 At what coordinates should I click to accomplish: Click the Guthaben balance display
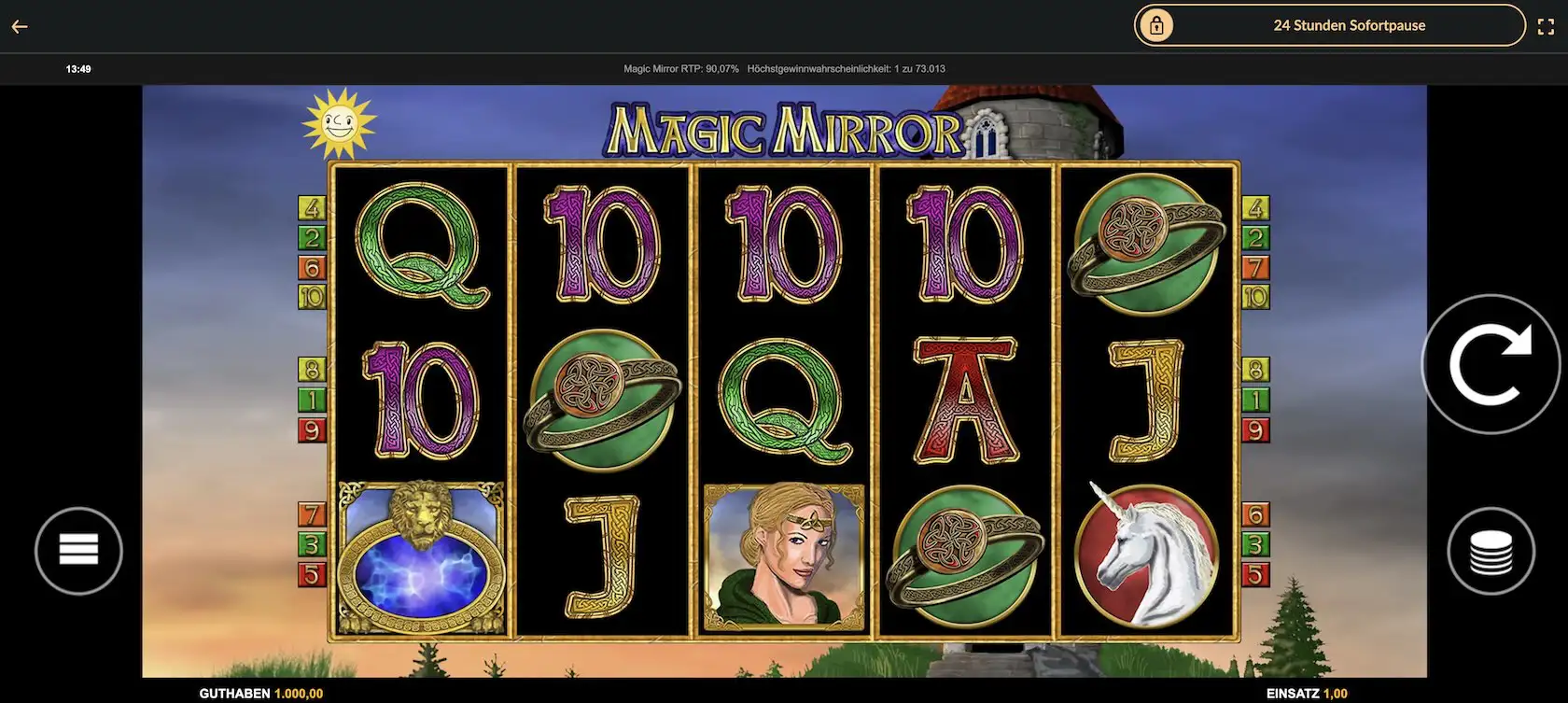coord(259,694)
